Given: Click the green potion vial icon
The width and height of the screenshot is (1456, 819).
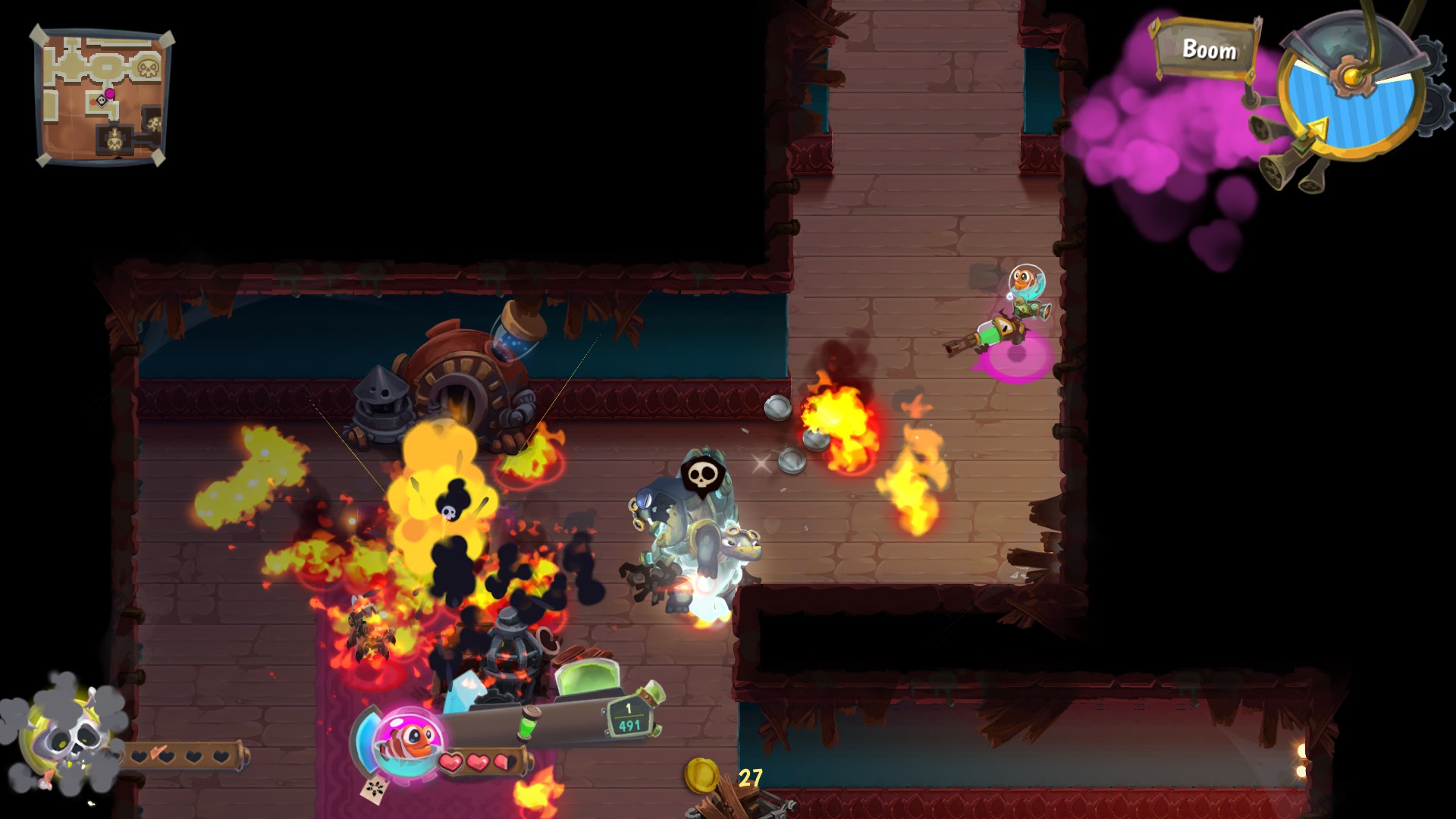Looking at the screenshot, I should pyautogui.click(x=529, y=723).
